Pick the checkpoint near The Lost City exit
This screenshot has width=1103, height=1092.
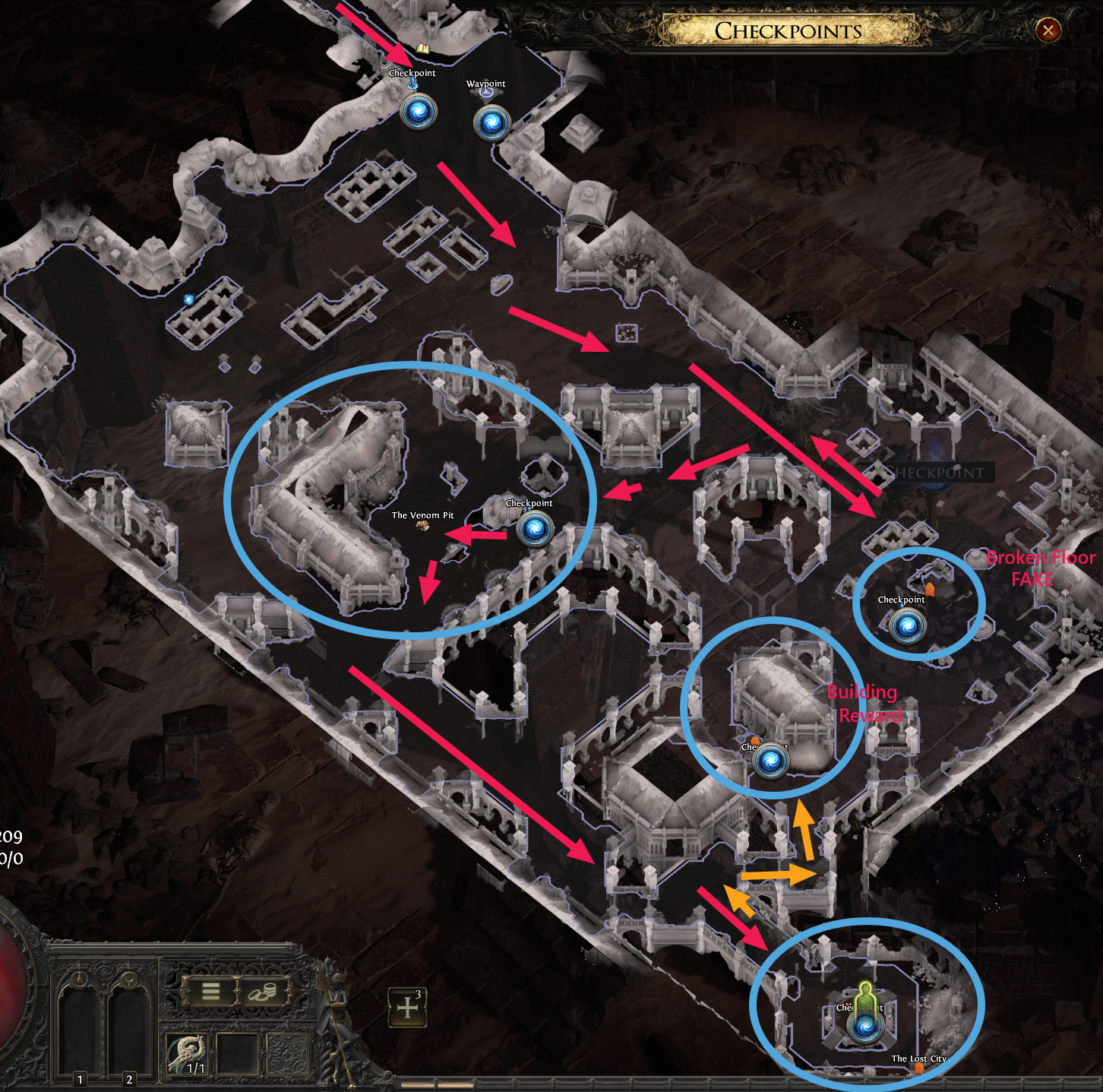(x=863, y=1027)
